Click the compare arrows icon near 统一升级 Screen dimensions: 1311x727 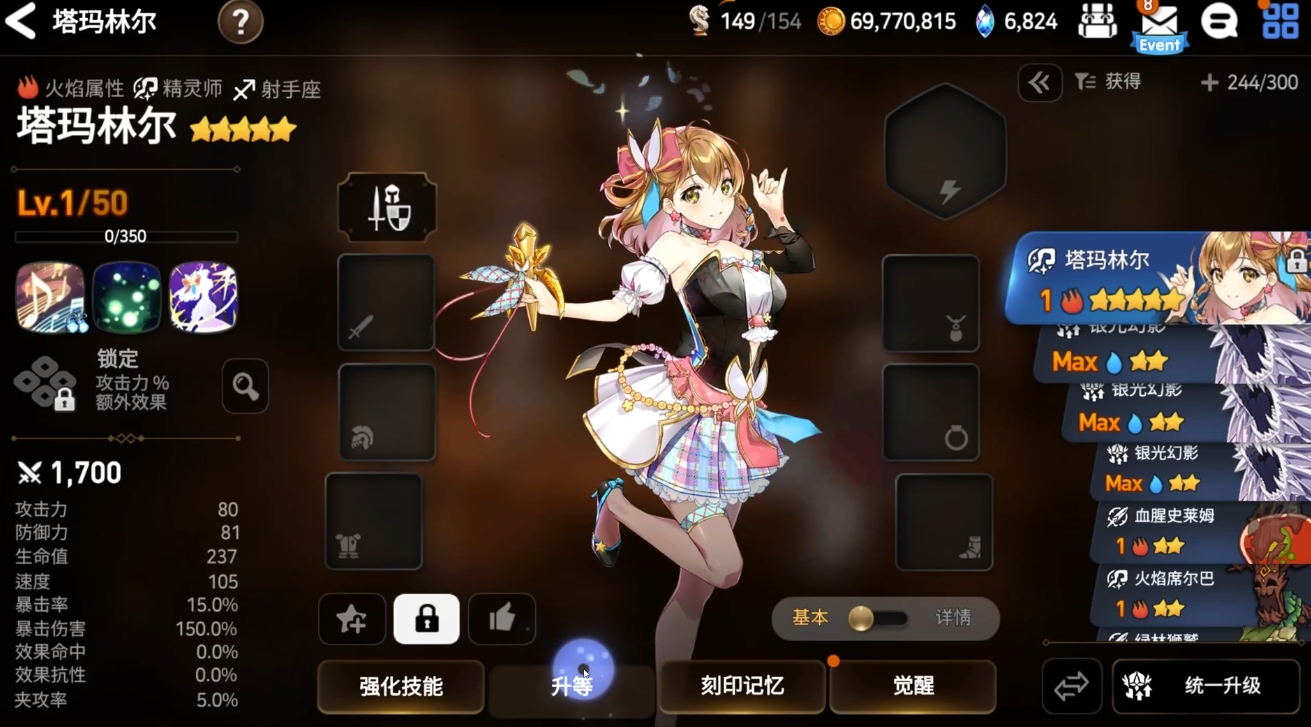(1071, 685)
